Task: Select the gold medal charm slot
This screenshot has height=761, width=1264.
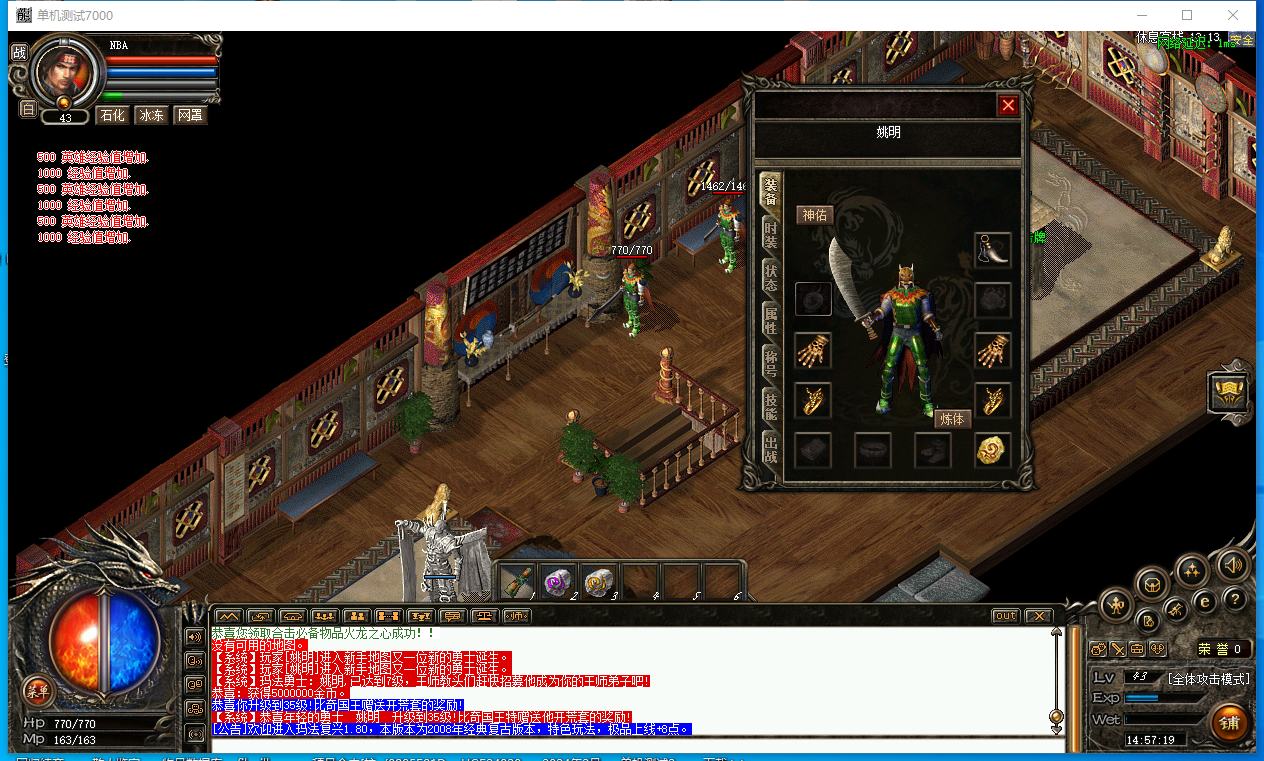Action: tap(993, 450)
